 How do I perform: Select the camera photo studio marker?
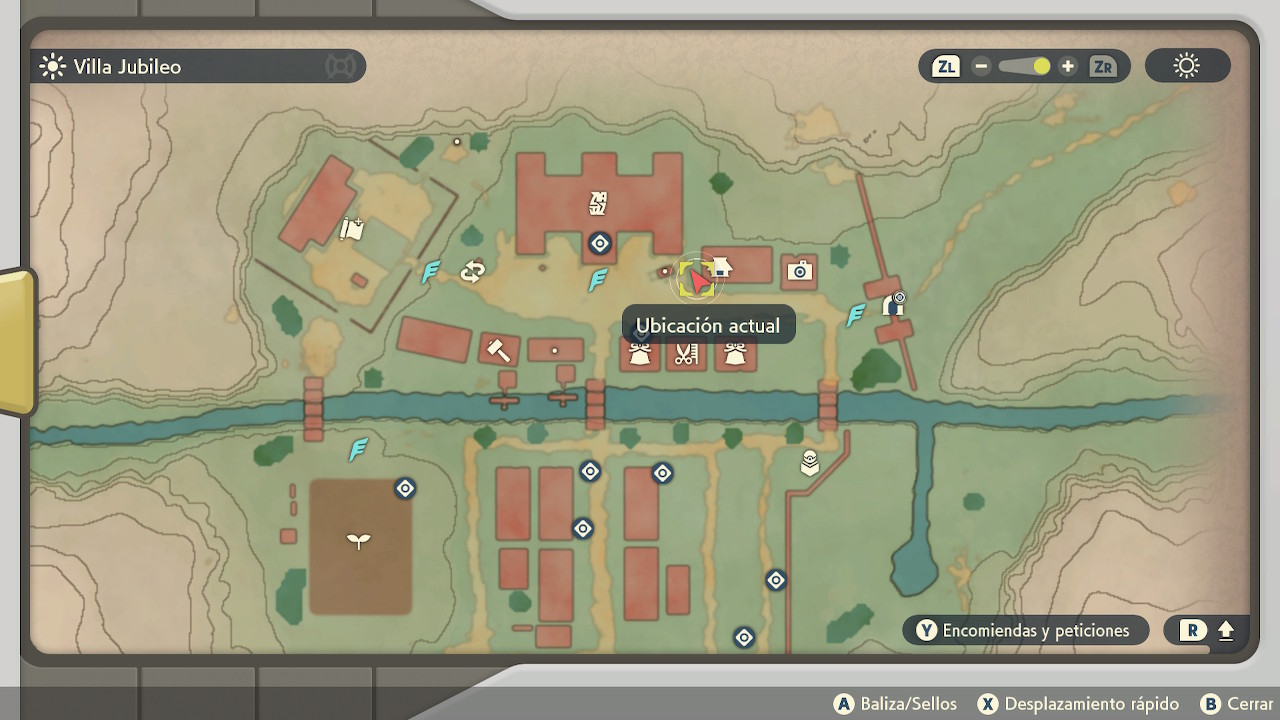click(x=799, y=271)
